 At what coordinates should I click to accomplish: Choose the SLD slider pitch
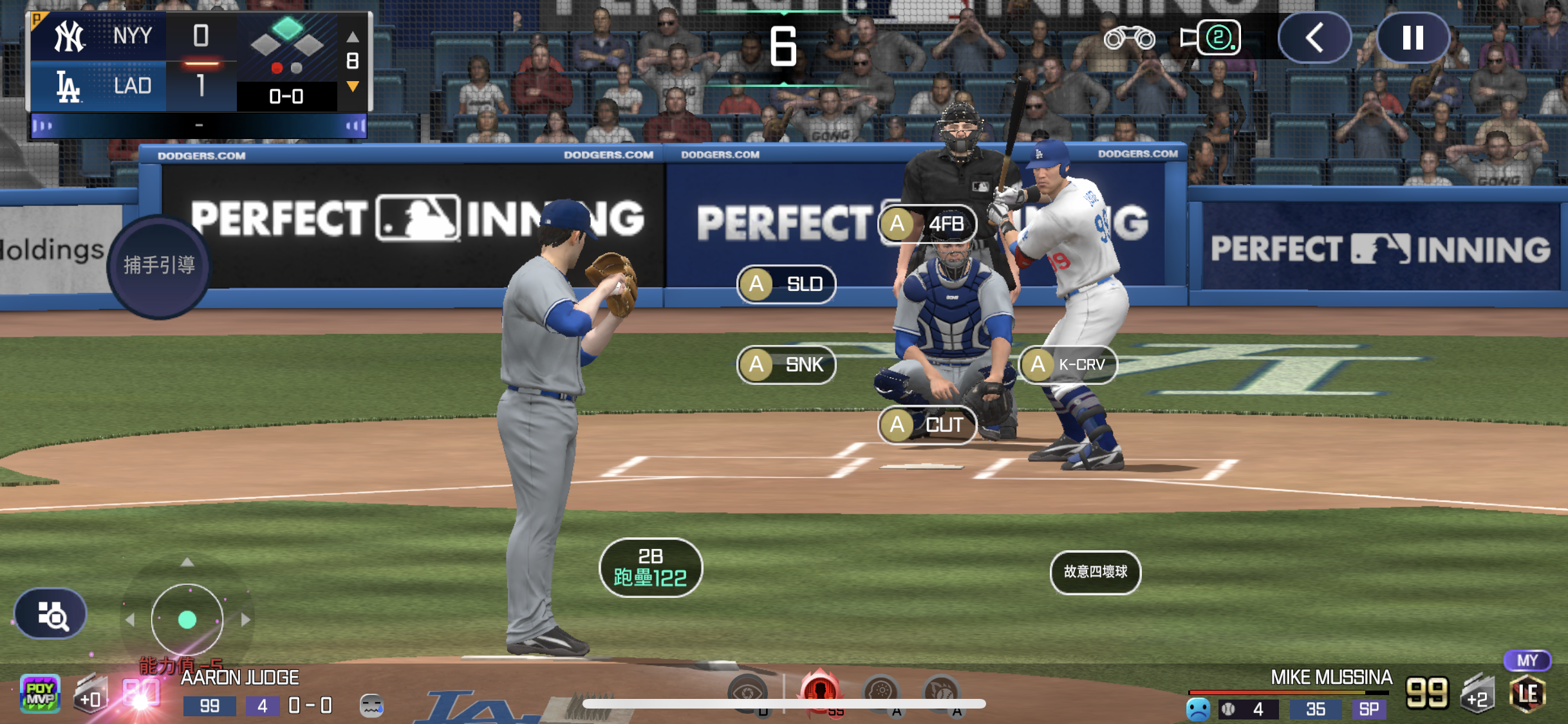786,284
